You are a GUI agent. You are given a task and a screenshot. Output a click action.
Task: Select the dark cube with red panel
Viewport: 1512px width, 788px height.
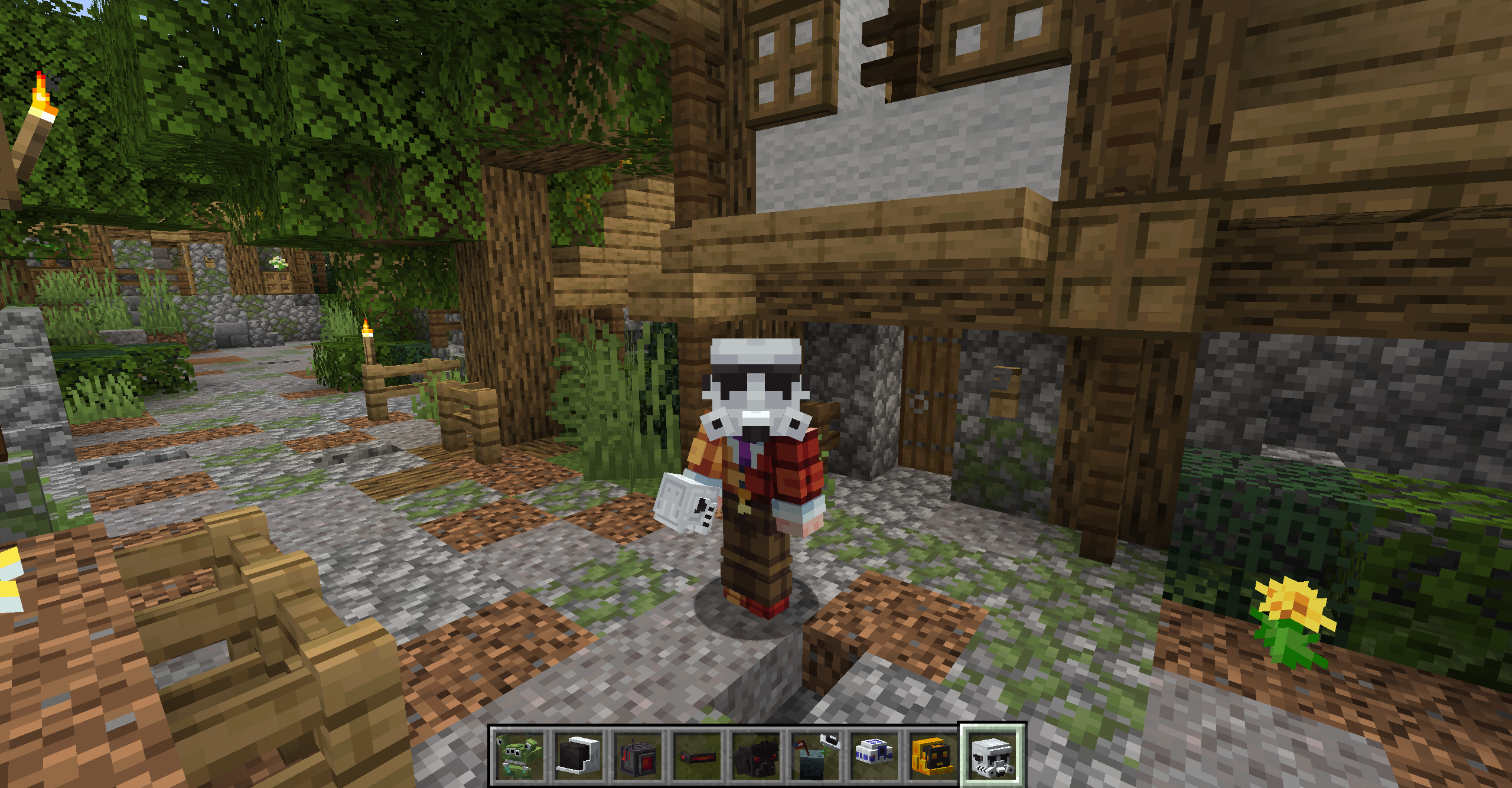pos(638,756)
